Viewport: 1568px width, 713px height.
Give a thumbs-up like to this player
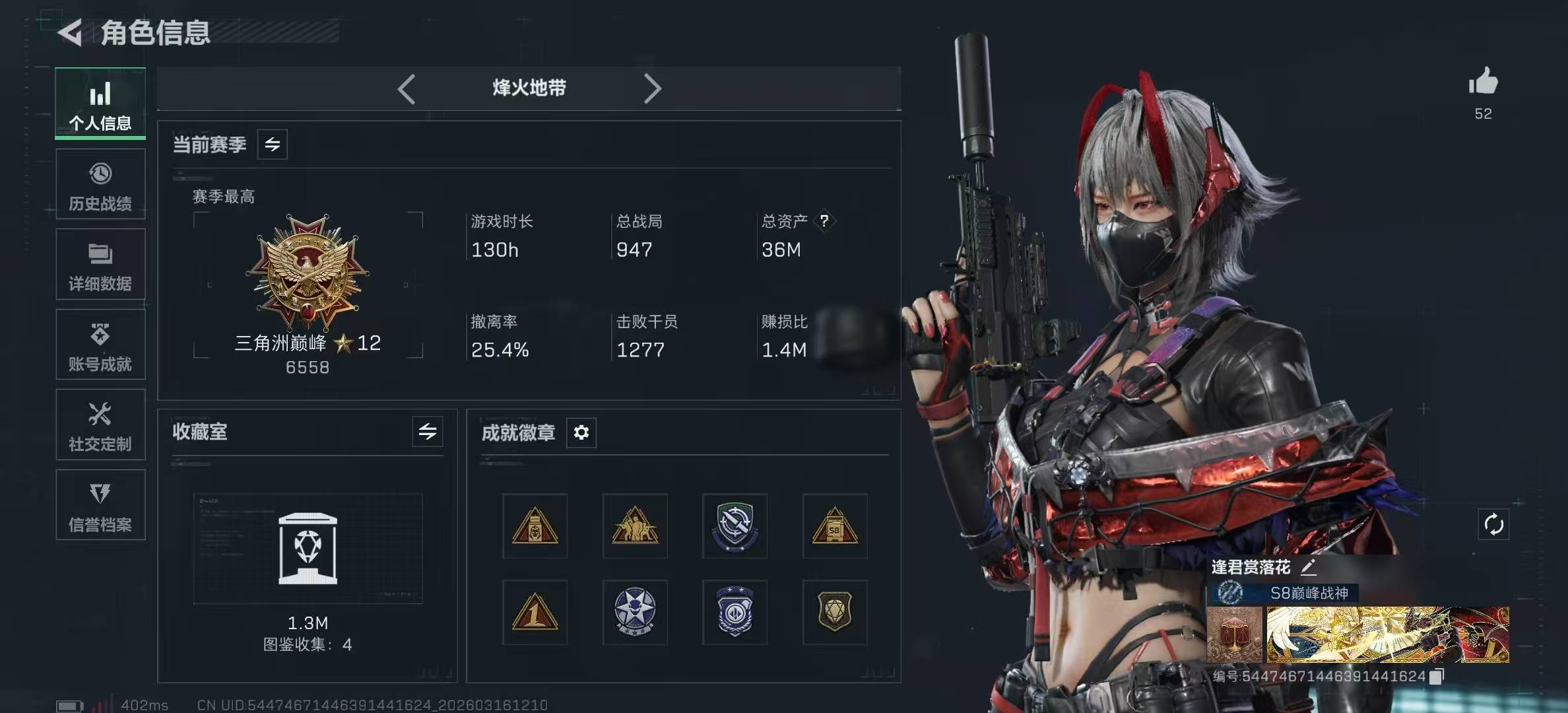pyautogui.click(x=1483, y=82)
